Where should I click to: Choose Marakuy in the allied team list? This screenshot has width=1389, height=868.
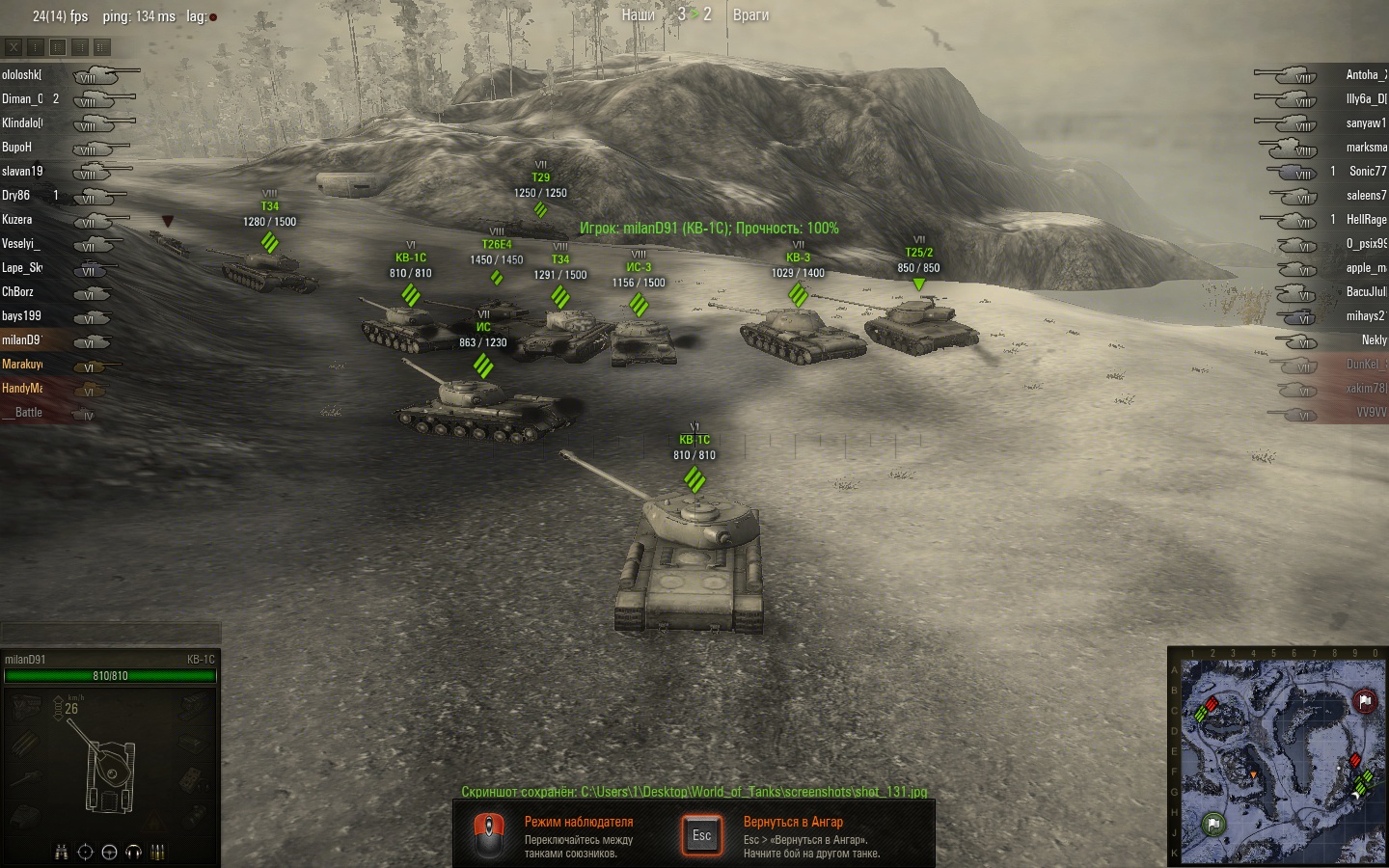coord(22,365)
